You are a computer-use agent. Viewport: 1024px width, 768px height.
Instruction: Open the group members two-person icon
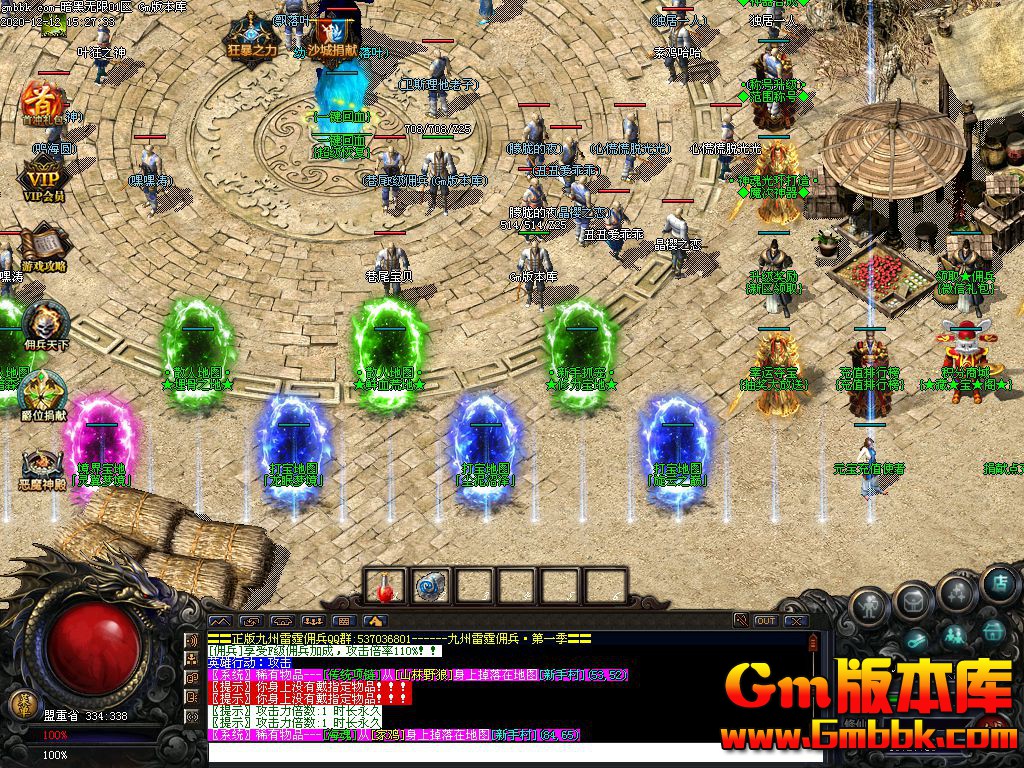(956, 635)
